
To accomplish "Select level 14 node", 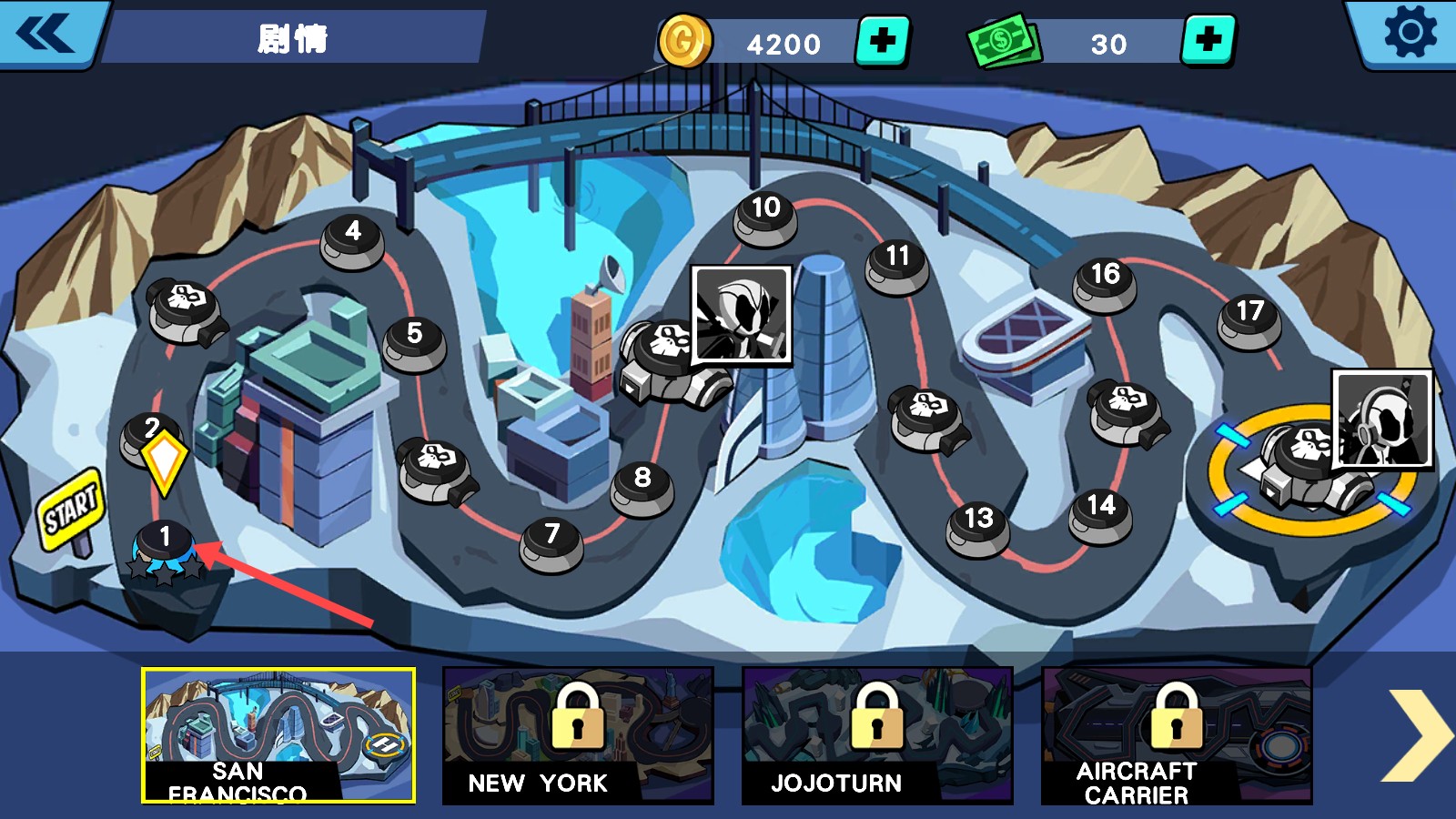I will 1100,512.
